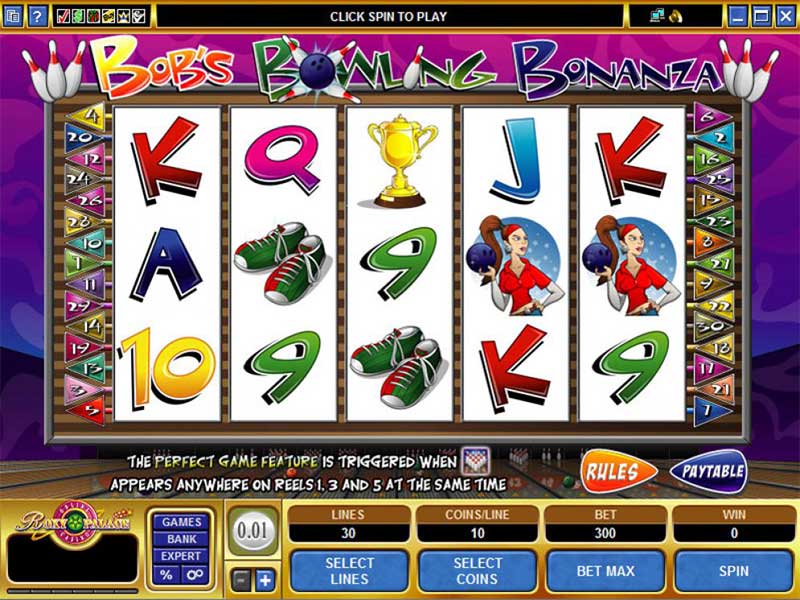Close the game window
Viewport: 800px width, 600px height.
click(x=786, y=16)
